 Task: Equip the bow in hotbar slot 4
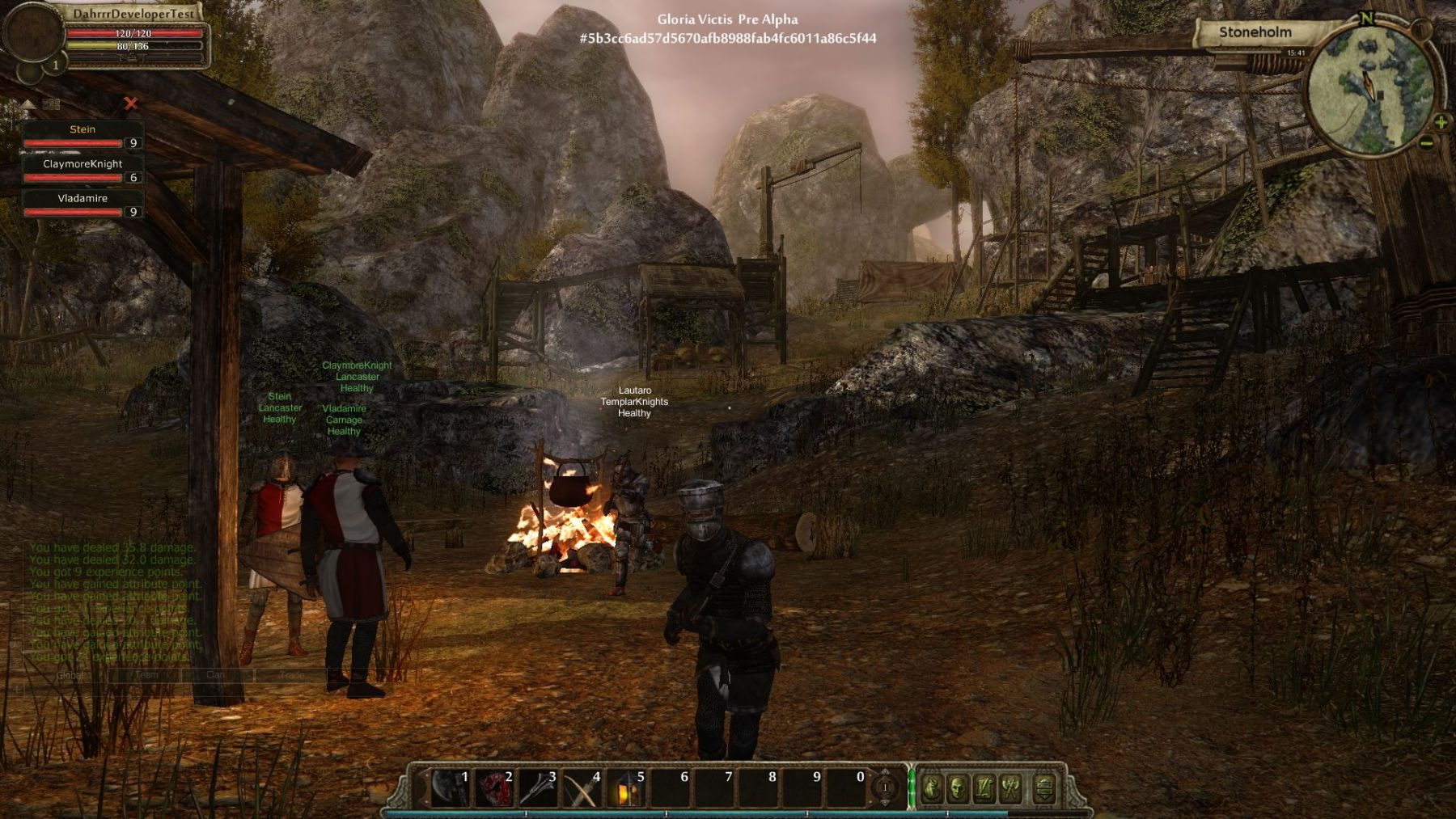581,787
